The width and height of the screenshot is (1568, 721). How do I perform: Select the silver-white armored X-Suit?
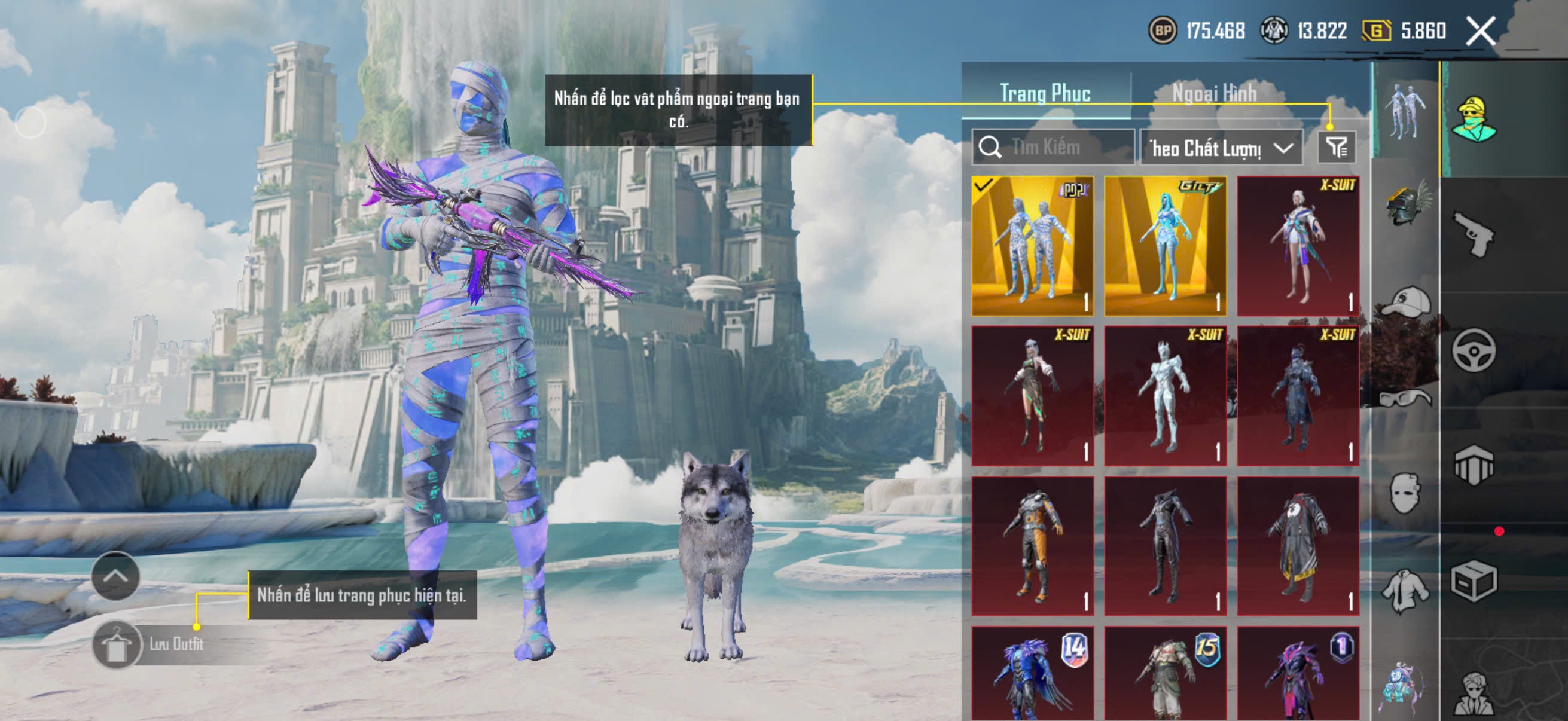pos(1165,396)
